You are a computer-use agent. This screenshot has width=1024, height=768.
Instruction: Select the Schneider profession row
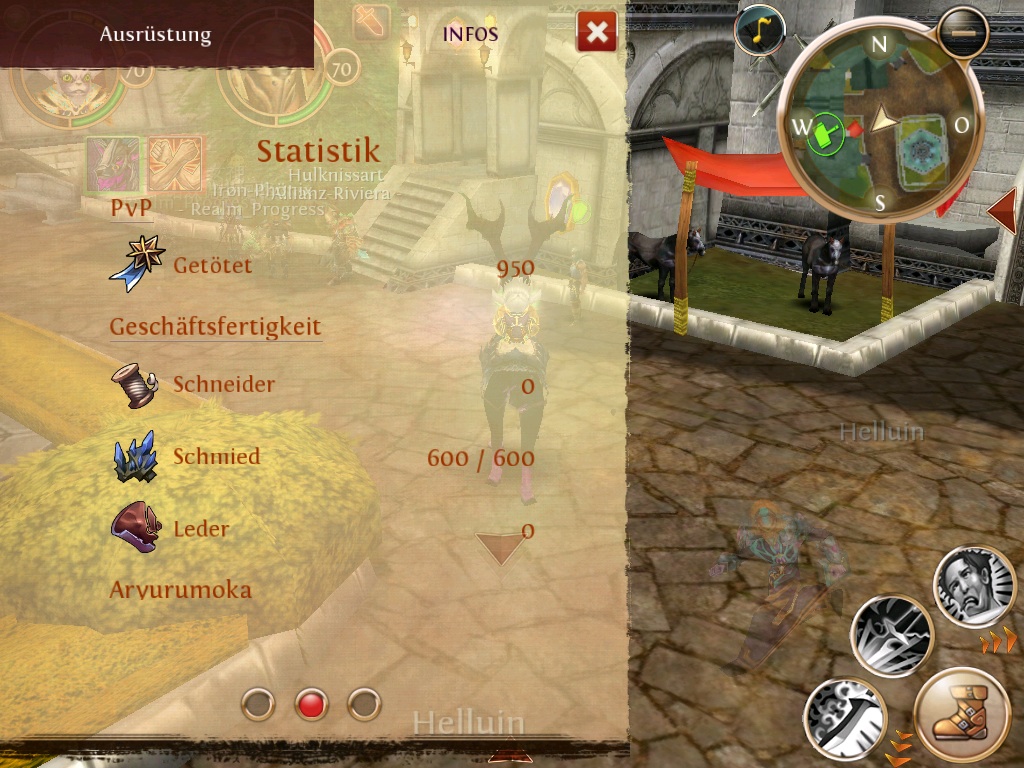coord(322,385)
